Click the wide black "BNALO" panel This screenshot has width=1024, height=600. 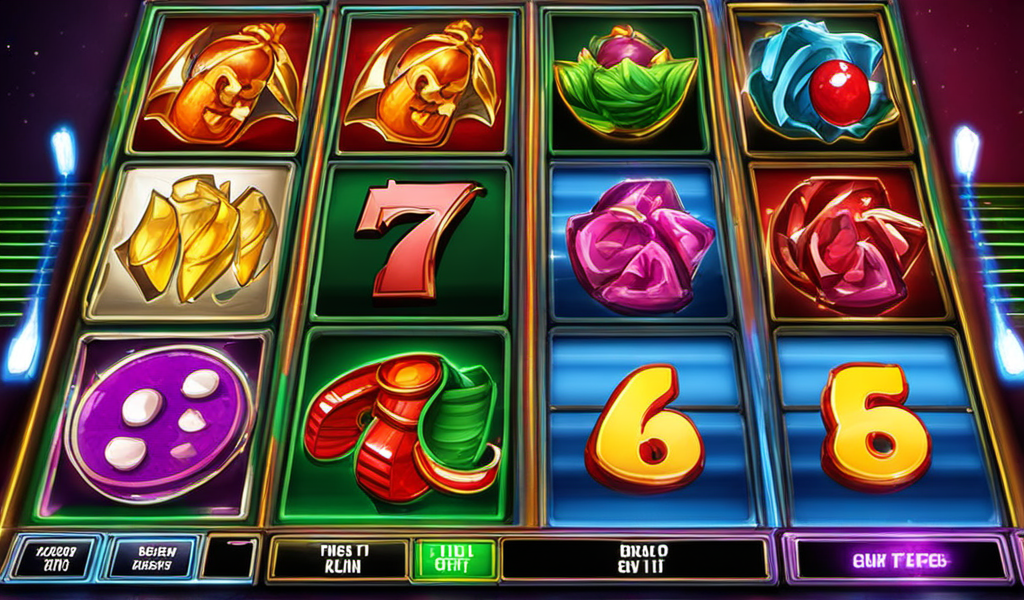coord(634,558)
